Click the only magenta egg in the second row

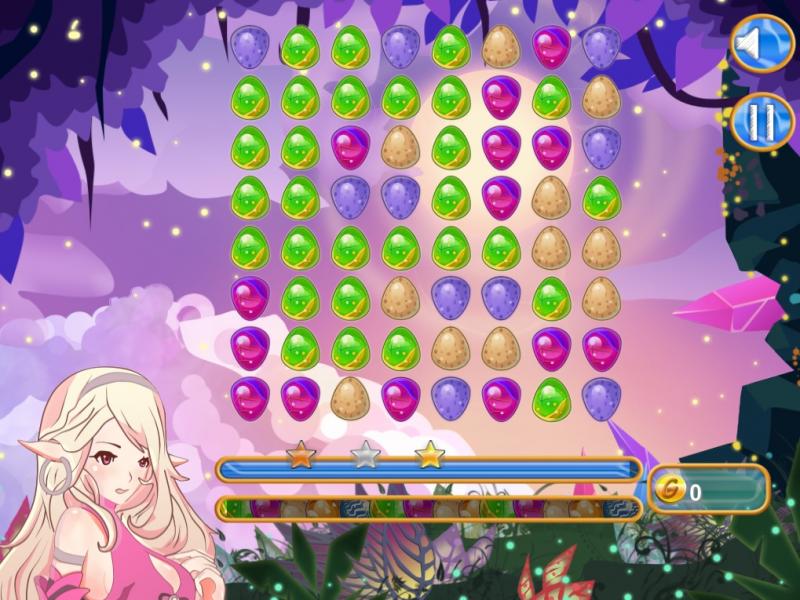(500, 97)
